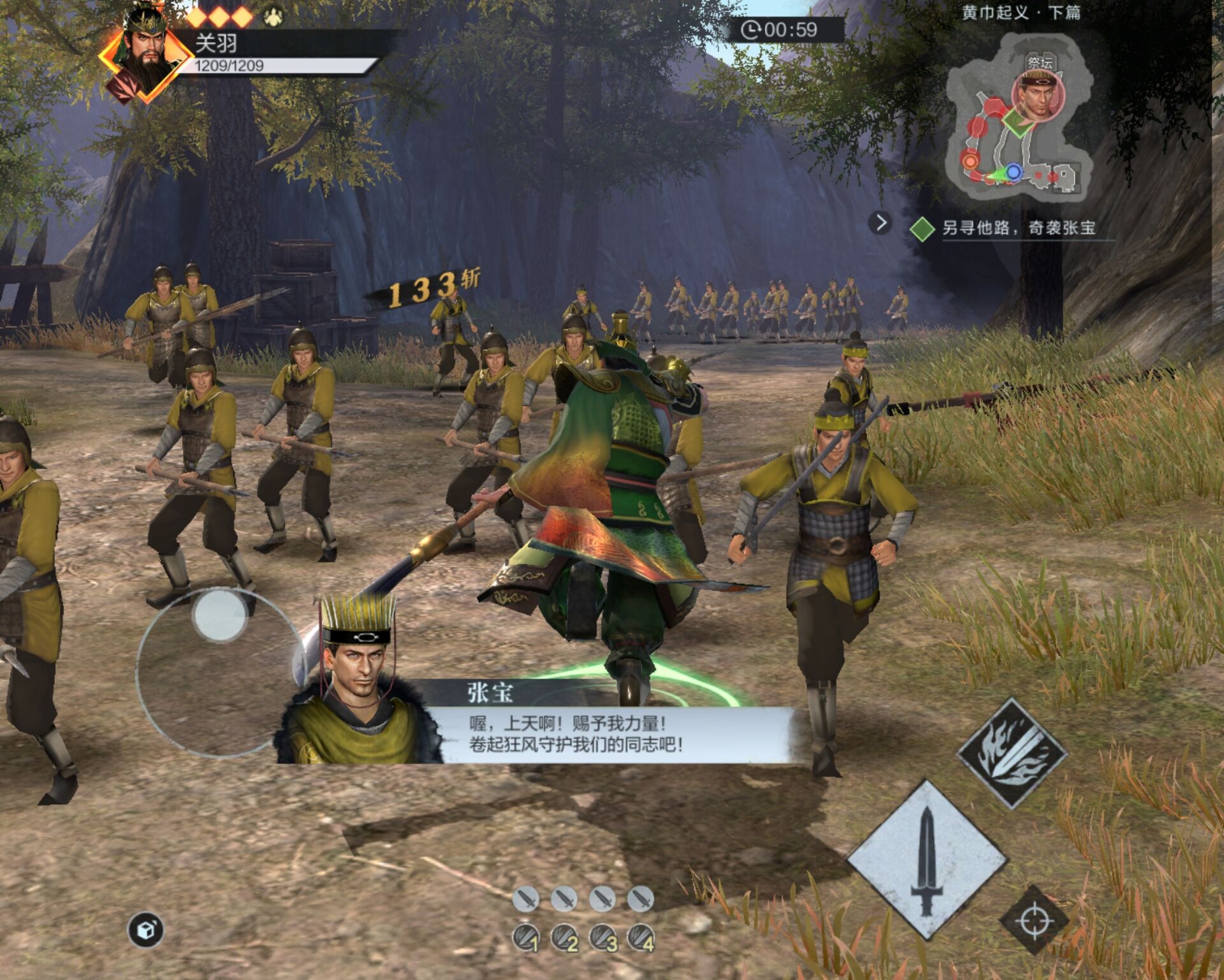
Task: Click the cube icon in the corner
Action: 146,930
